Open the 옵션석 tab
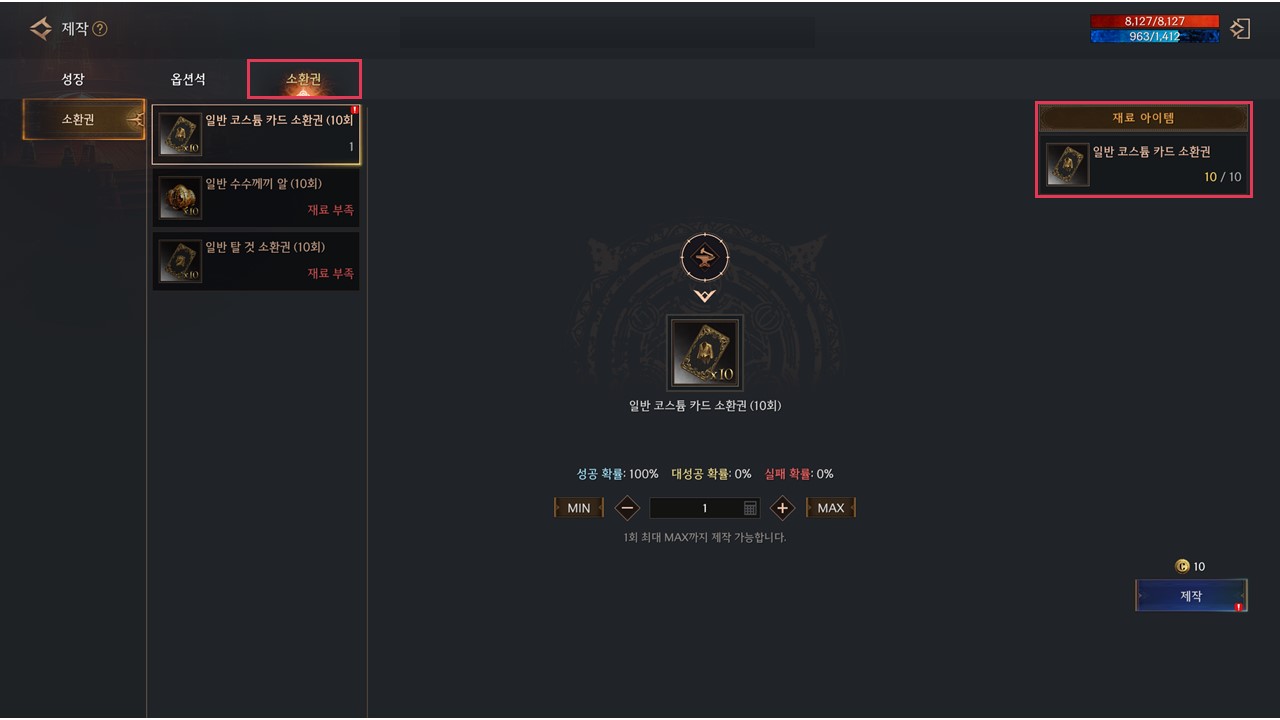1280x720 pixels. pos(188,80)
